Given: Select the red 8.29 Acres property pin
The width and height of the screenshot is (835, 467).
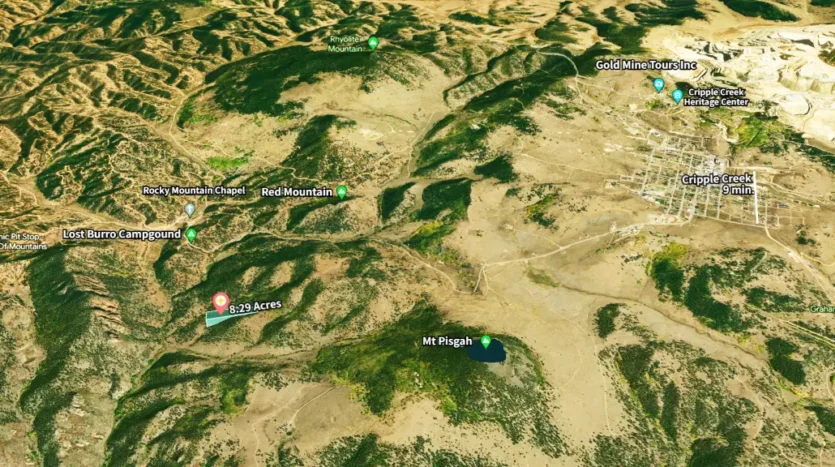Looking at the screenshot, I should pyautogui.click(x=221, y=301).
